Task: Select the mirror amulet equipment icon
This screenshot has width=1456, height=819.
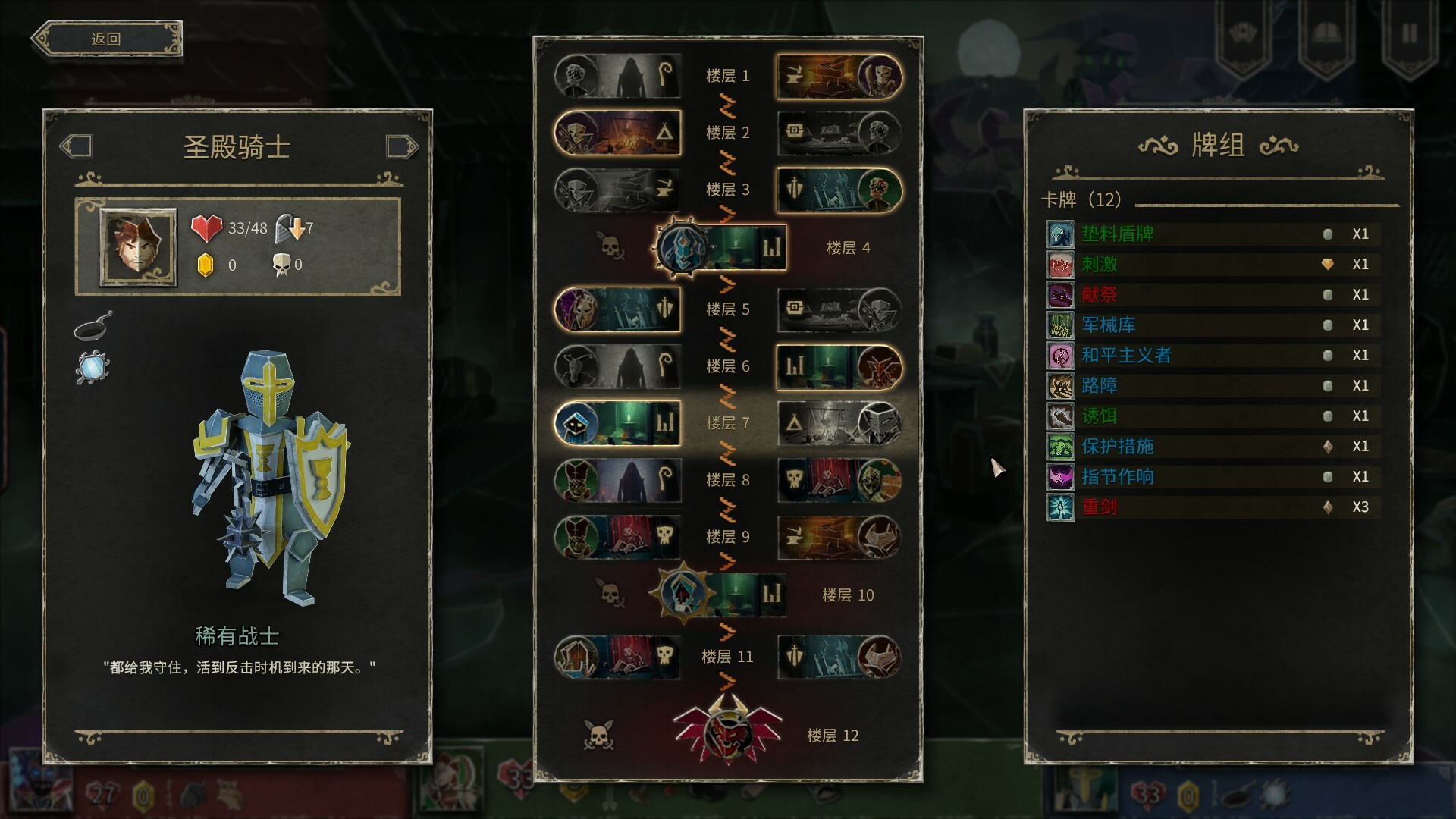Action: click(x=91, y=366)
